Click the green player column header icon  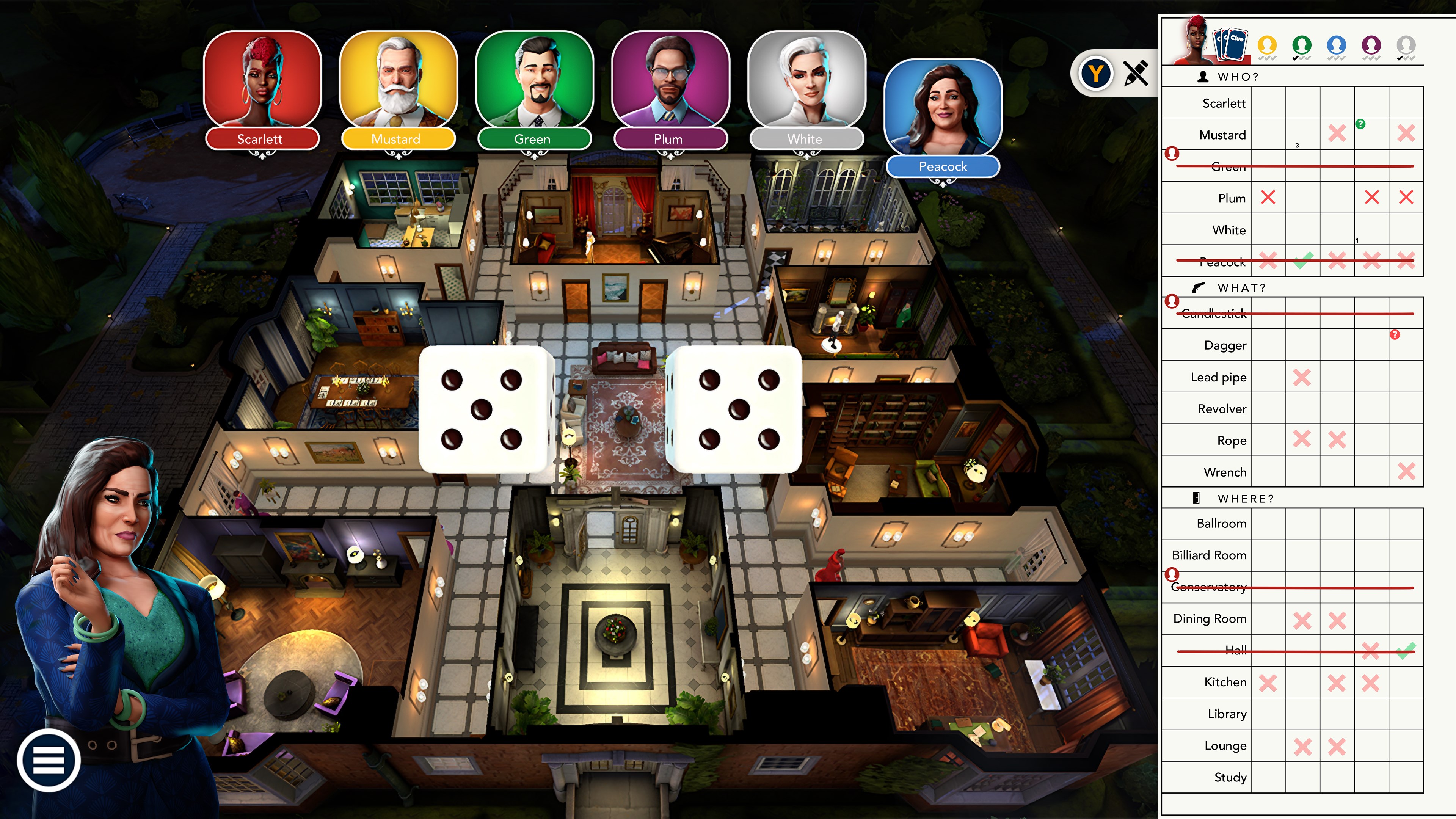tap(1302, 45)
